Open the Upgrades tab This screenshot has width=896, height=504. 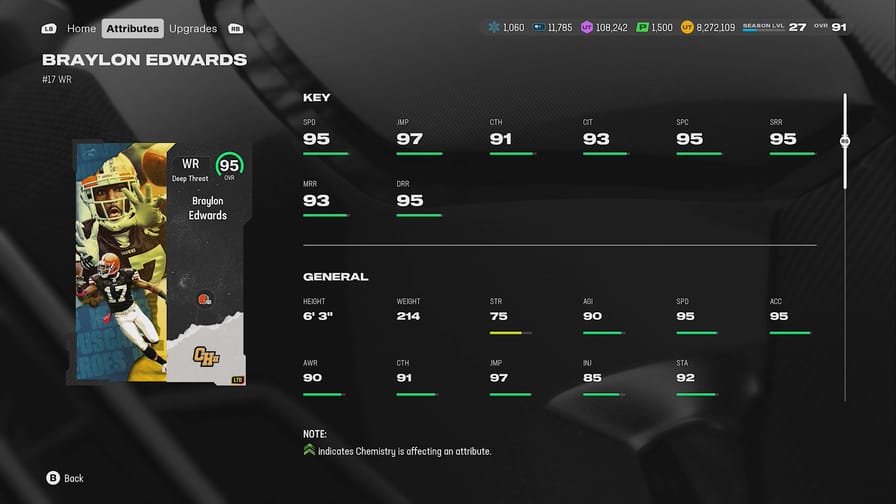point(193,29)
